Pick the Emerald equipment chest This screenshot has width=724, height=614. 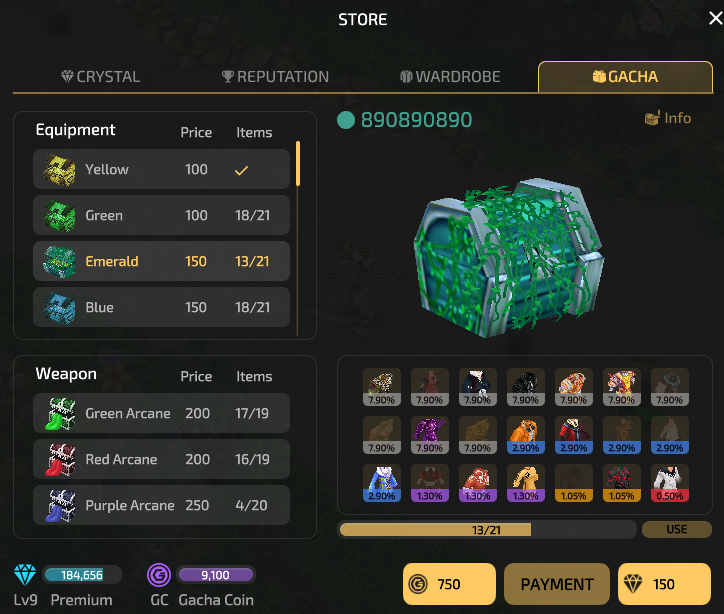pos(161,262)
